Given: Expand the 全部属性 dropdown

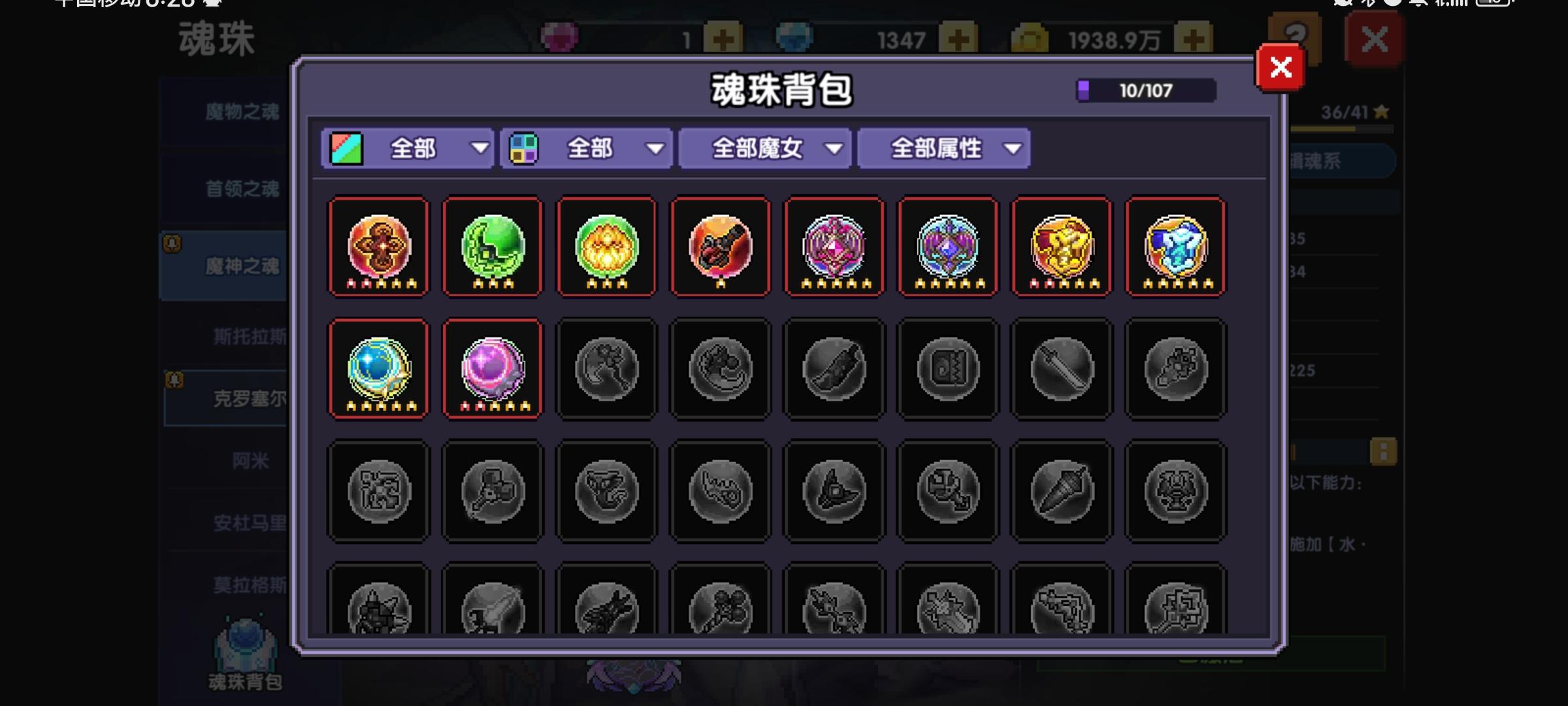Looking at the screenshot, I should pyautogui.click(x=943, y=148).
